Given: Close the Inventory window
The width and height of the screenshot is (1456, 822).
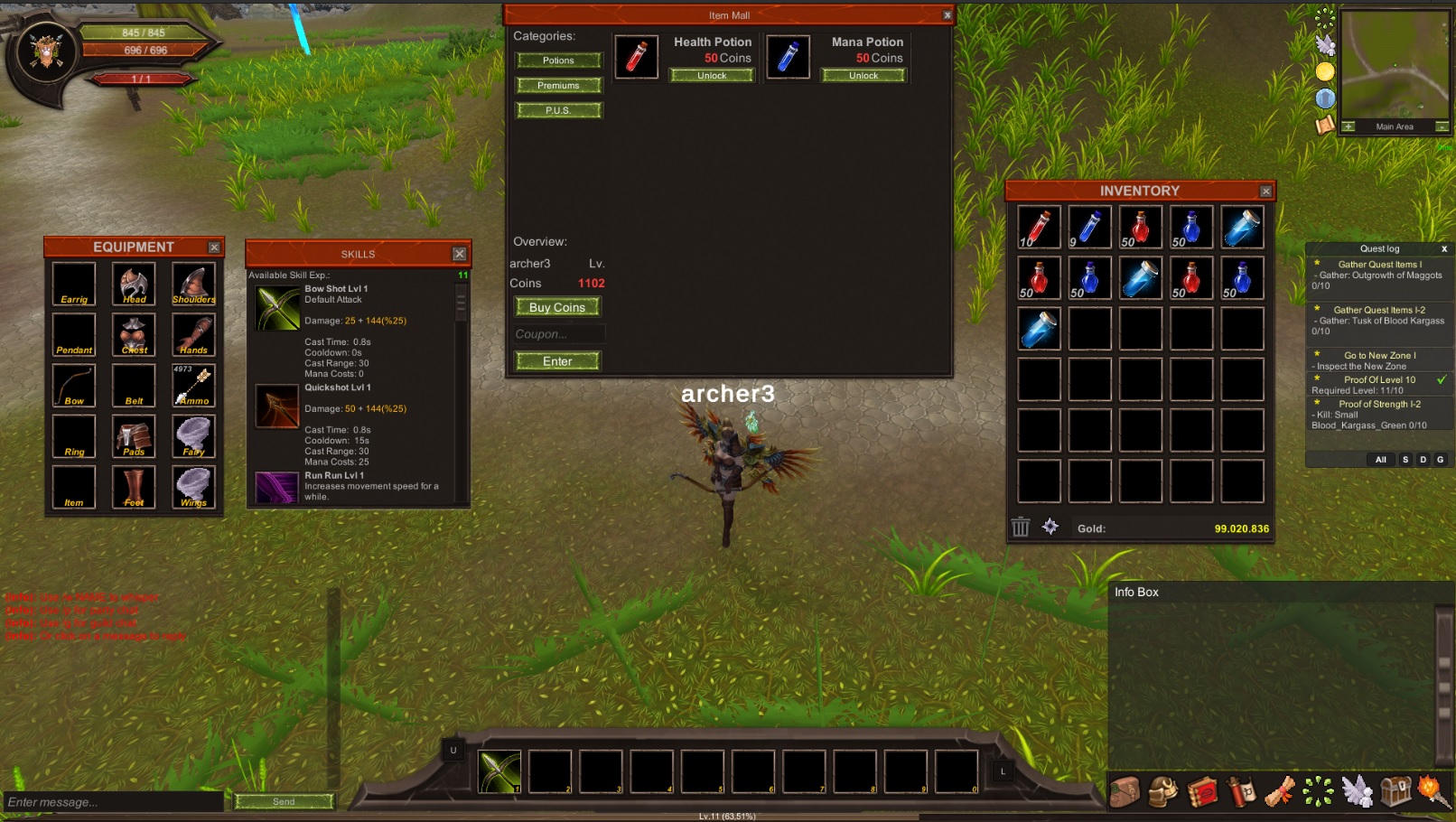Looking at the screenshot, I should (x=1265, y=191).
